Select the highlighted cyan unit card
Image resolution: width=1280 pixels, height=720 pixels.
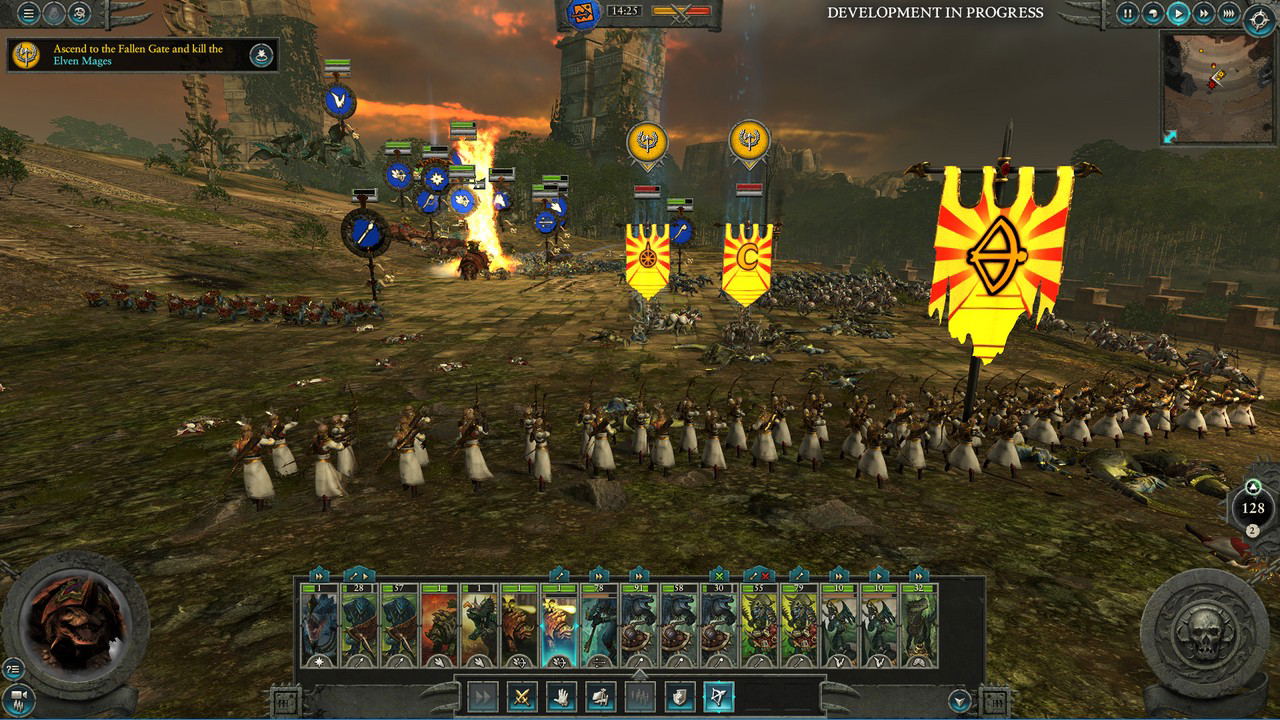[x=559, y=626]
